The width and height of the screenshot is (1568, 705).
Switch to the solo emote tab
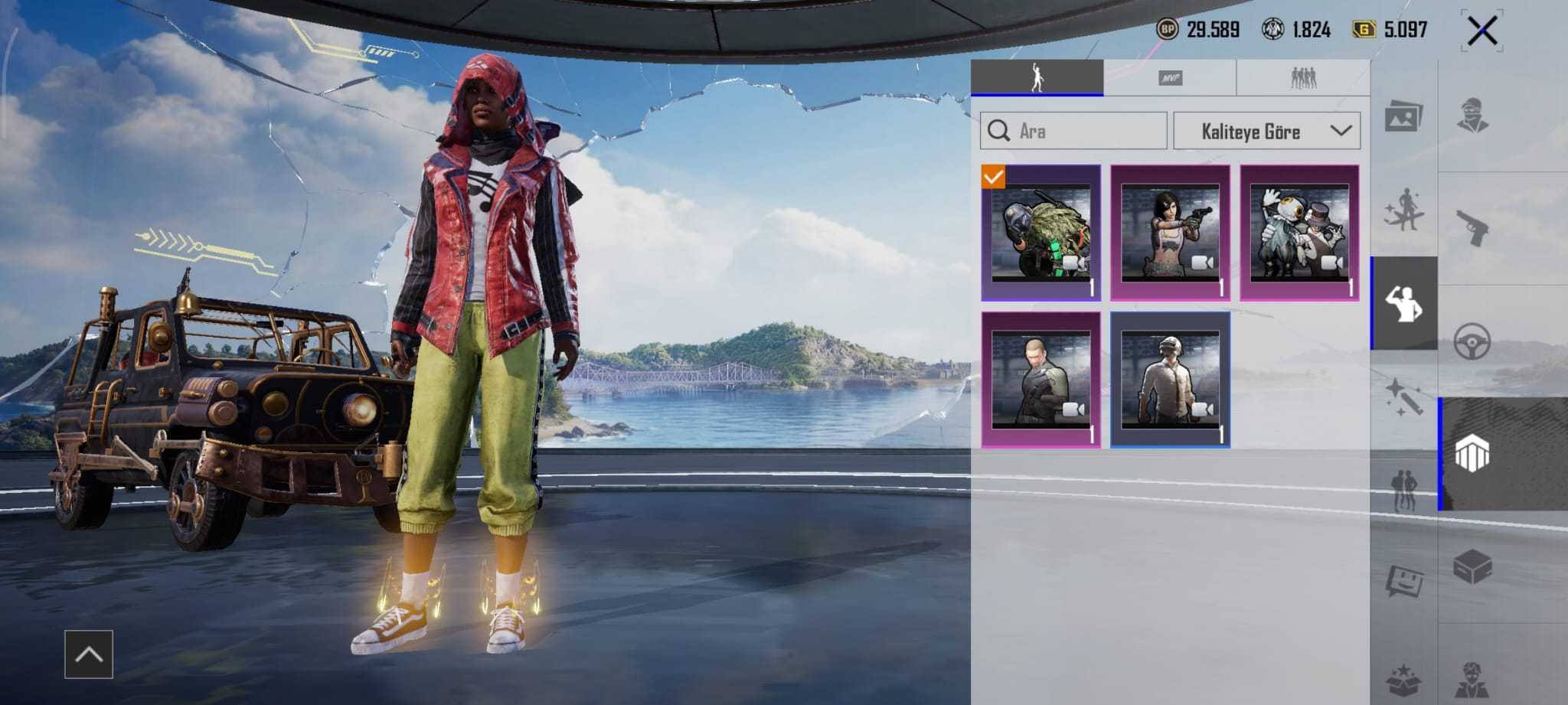click(1037, 78)
